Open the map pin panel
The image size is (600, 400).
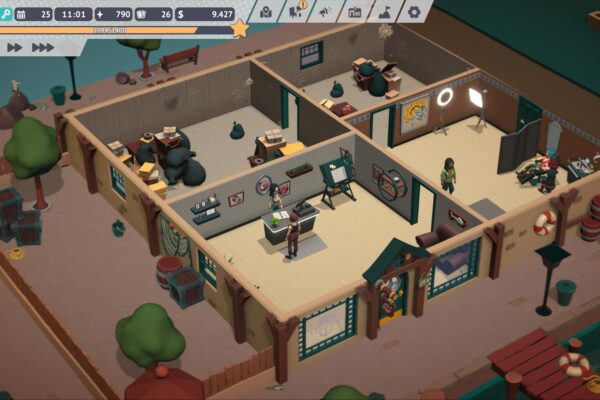(267, 12)
